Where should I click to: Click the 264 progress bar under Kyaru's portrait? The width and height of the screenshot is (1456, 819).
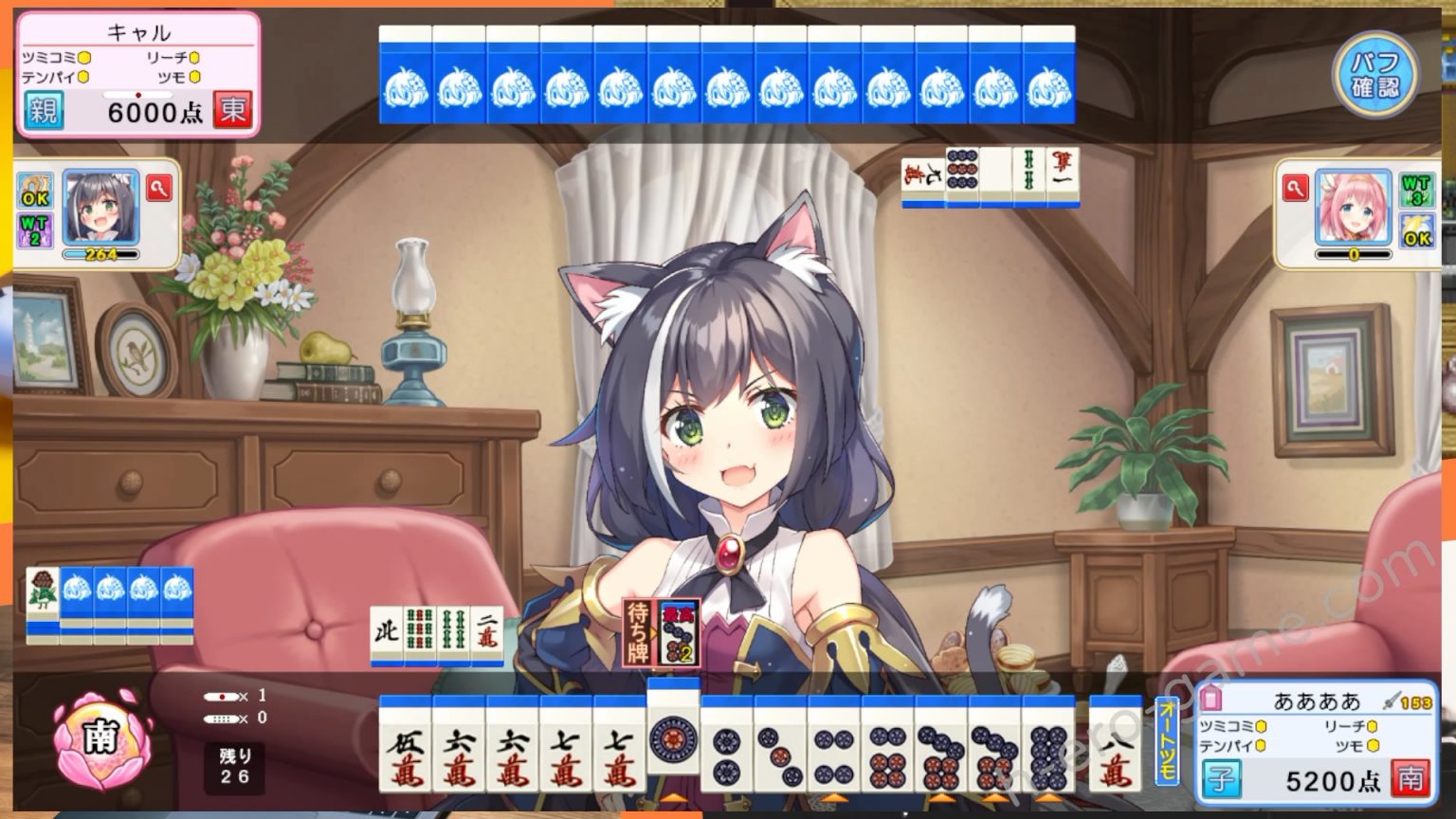click(x=102, y=254)
